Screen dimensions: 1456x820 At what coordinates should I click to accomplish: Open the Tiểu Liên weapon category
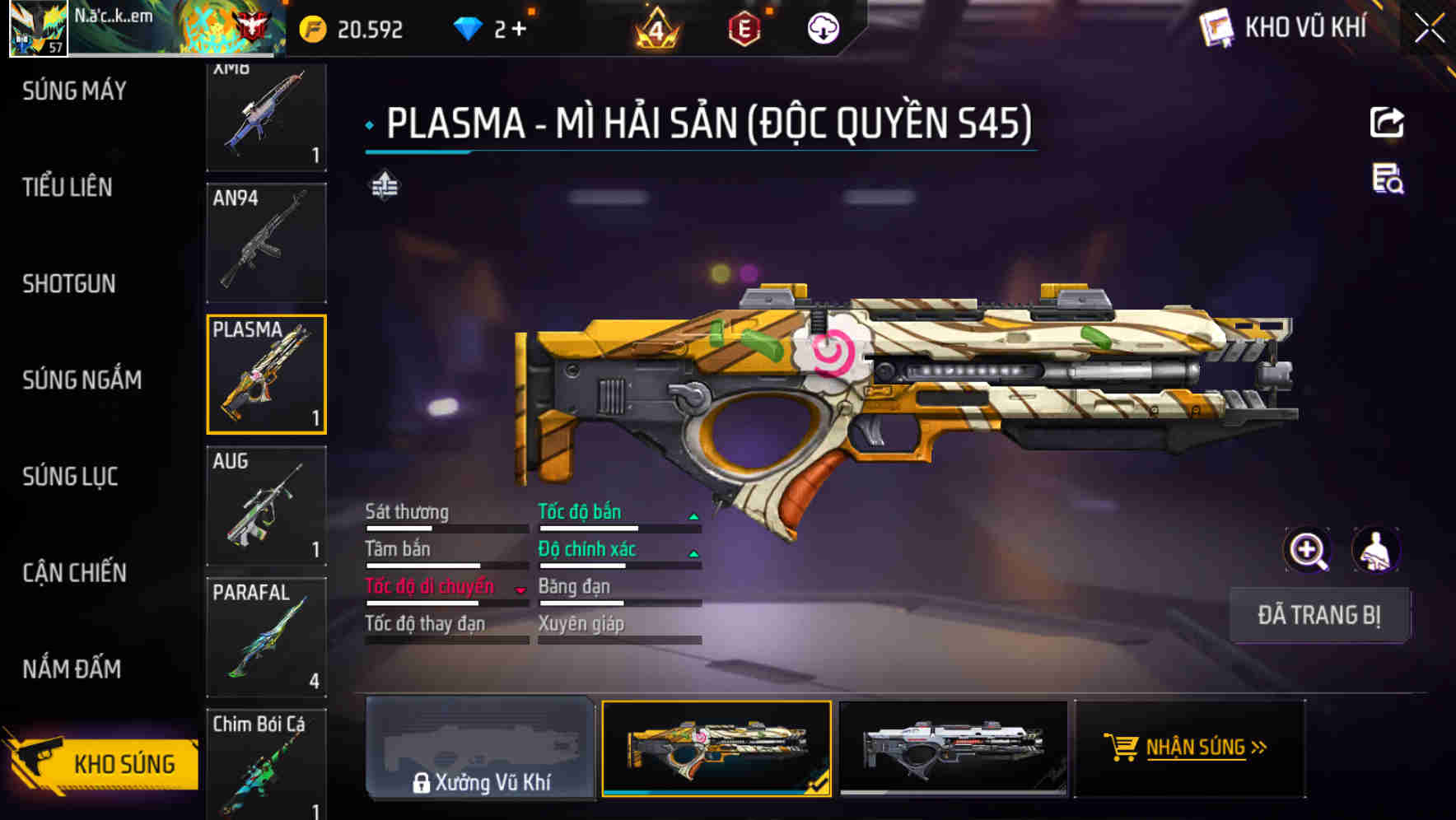68,187
